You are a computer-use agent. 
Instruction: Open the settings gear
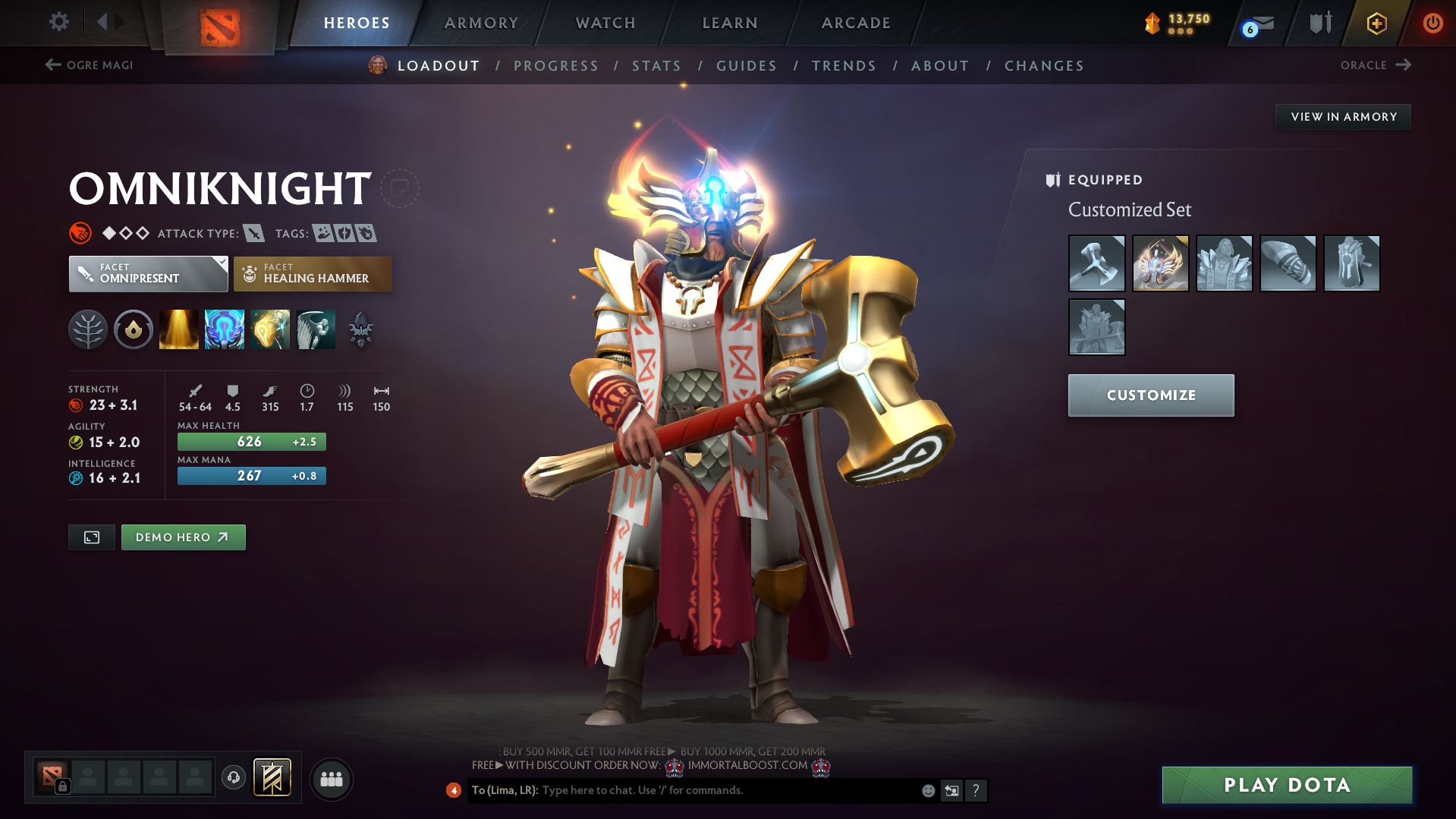[58, 22]
